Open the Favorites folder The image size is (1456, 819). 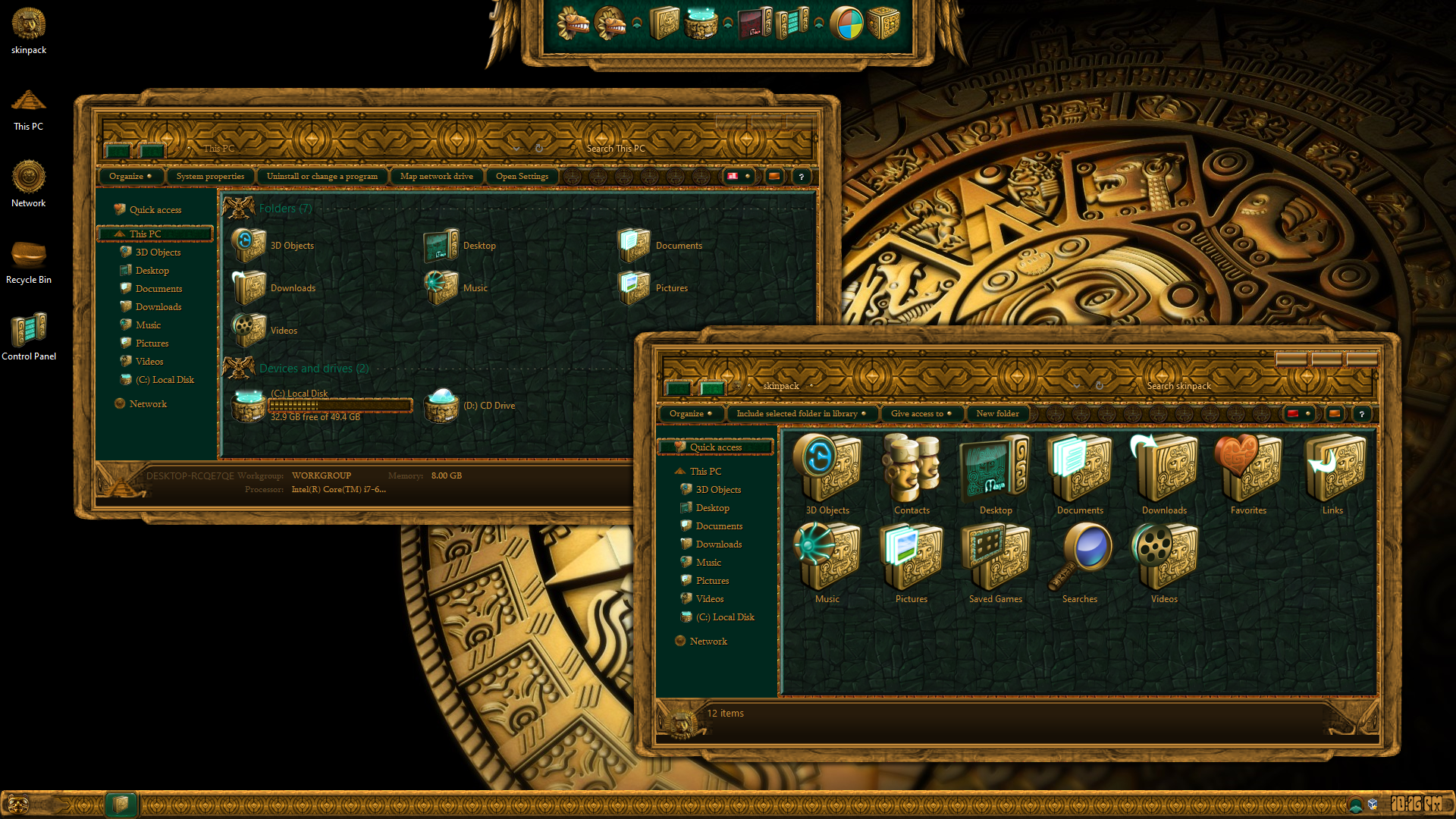point(1248,474)
